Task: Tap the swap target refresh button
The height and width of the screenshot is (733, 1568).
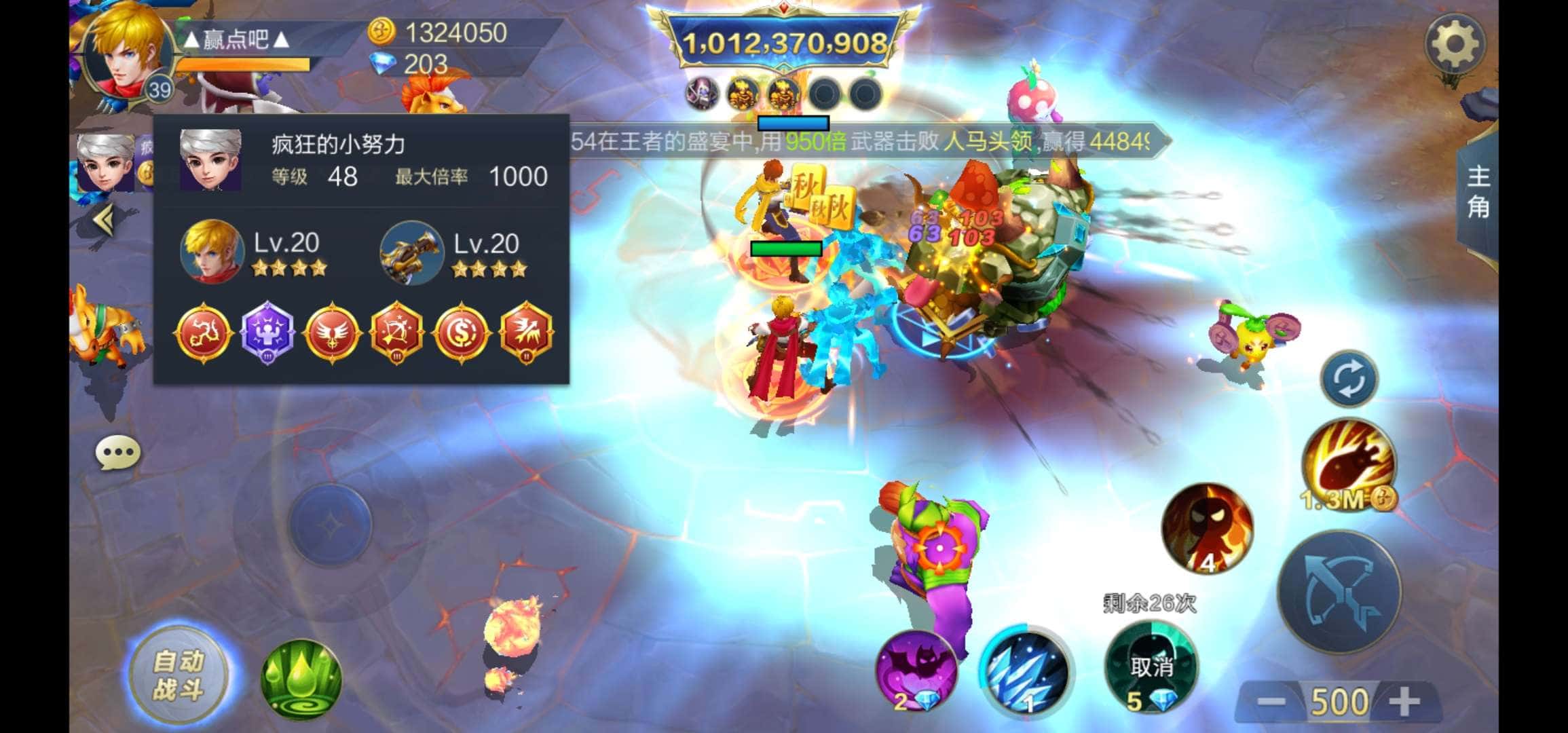Action: pyautogui.click(x=1349, y=379)
